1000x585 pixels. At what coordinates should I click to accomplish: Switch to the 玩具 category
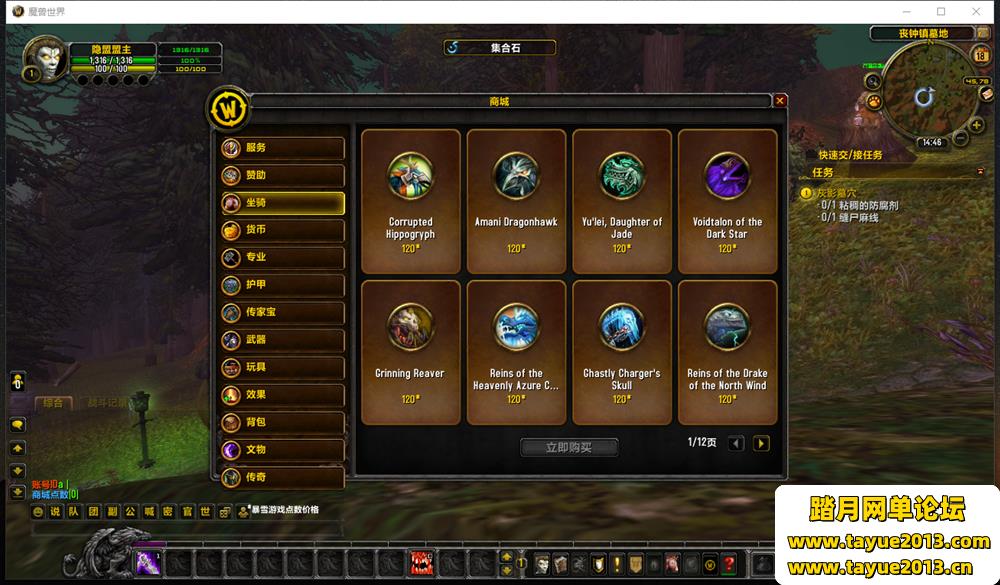tap(283, 367)
